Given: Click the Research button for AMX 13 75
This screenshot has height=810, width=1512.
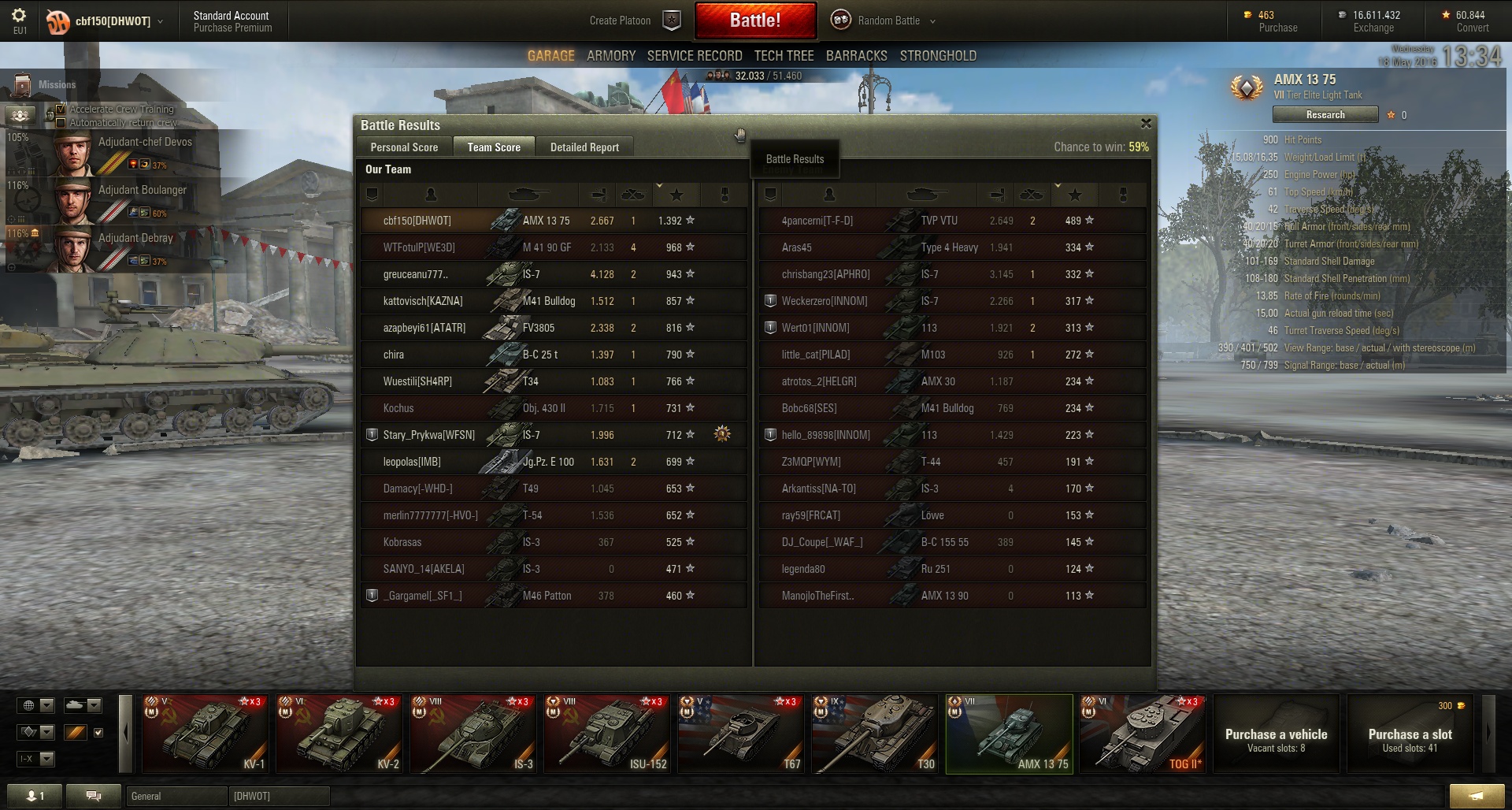Looking at the screenshot, I should (x=1325, y=115).
